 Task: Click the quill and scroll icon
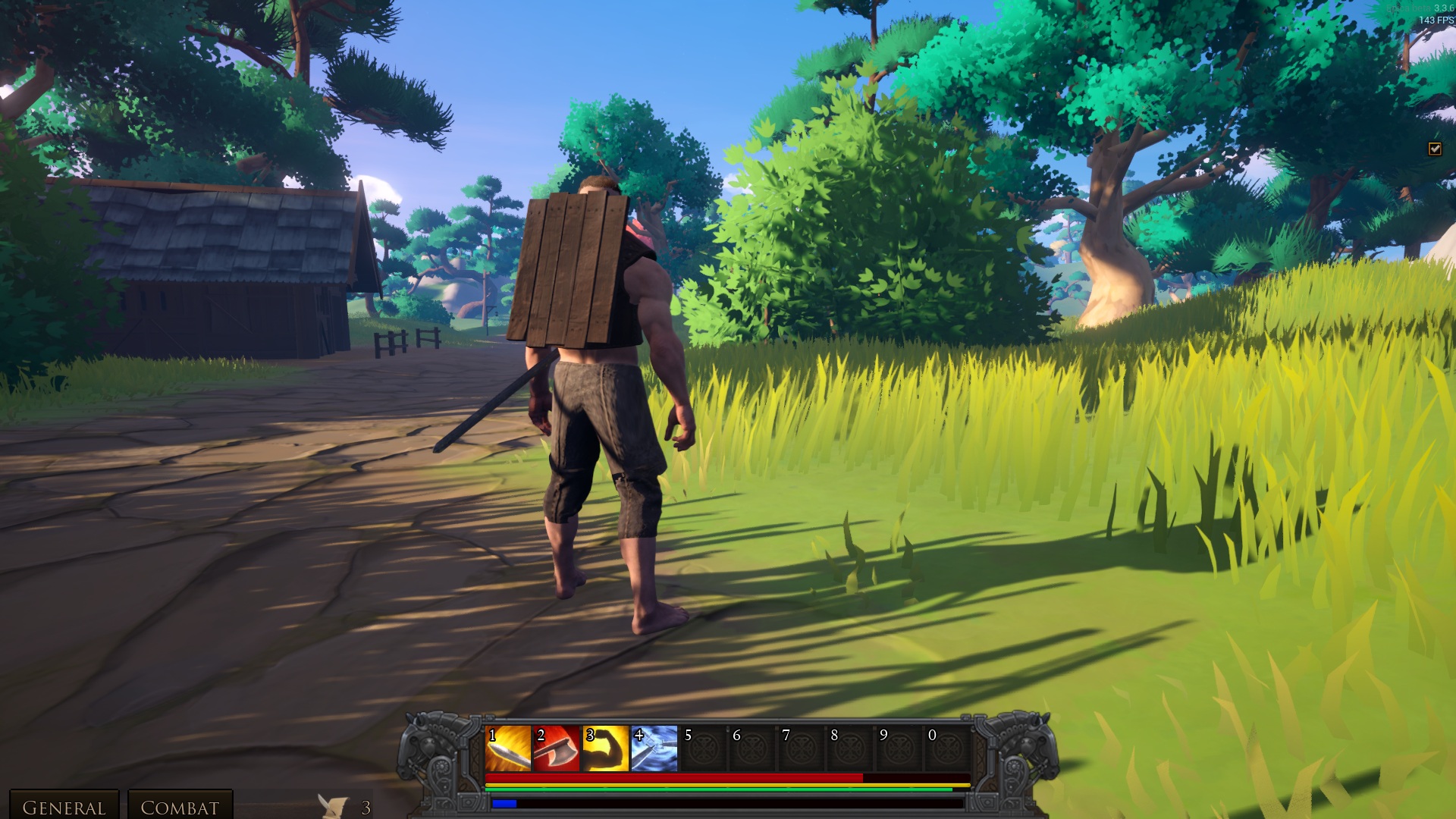coord(333,806)
